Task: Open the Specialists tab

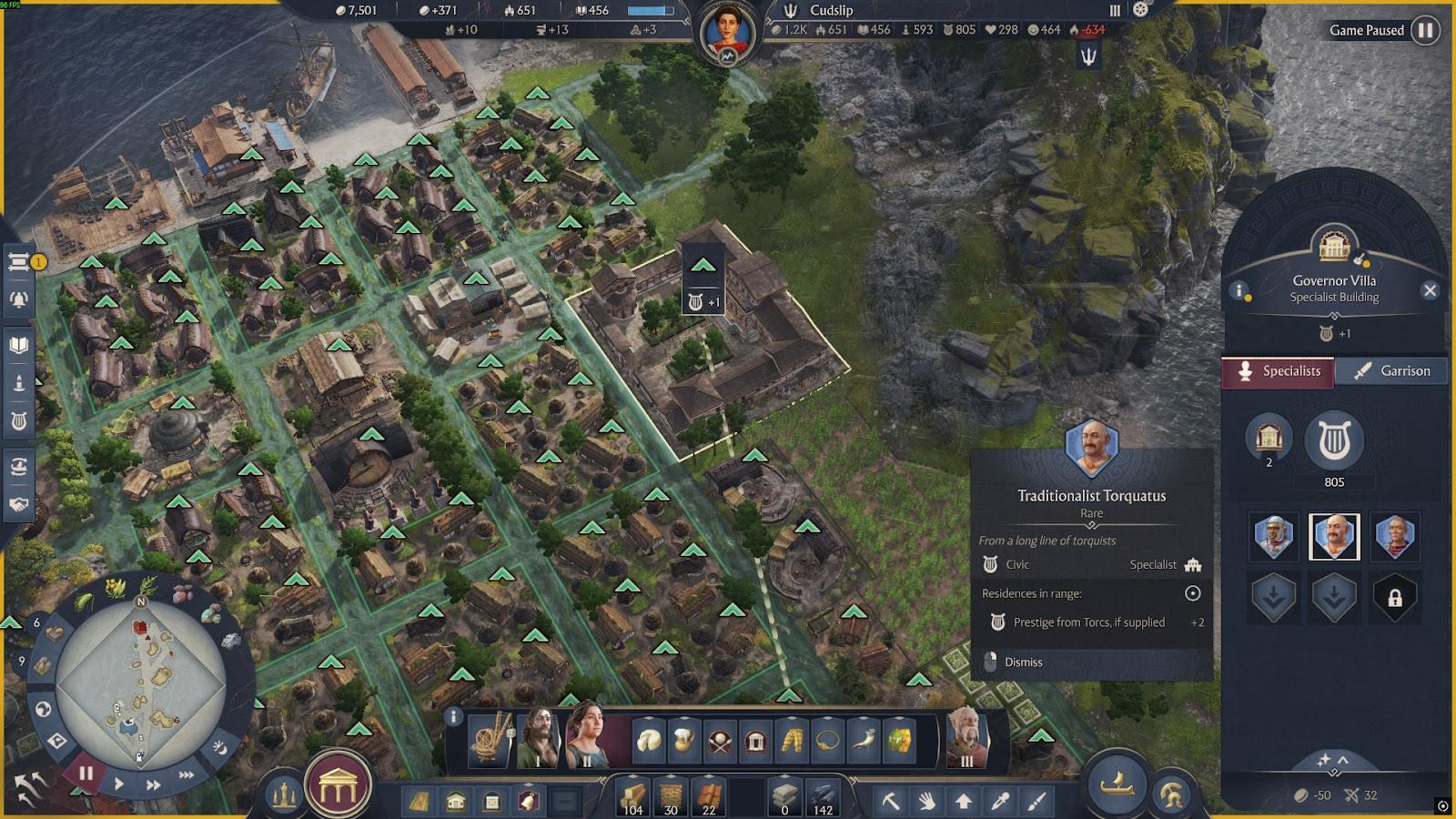Action: [1278, 371]
